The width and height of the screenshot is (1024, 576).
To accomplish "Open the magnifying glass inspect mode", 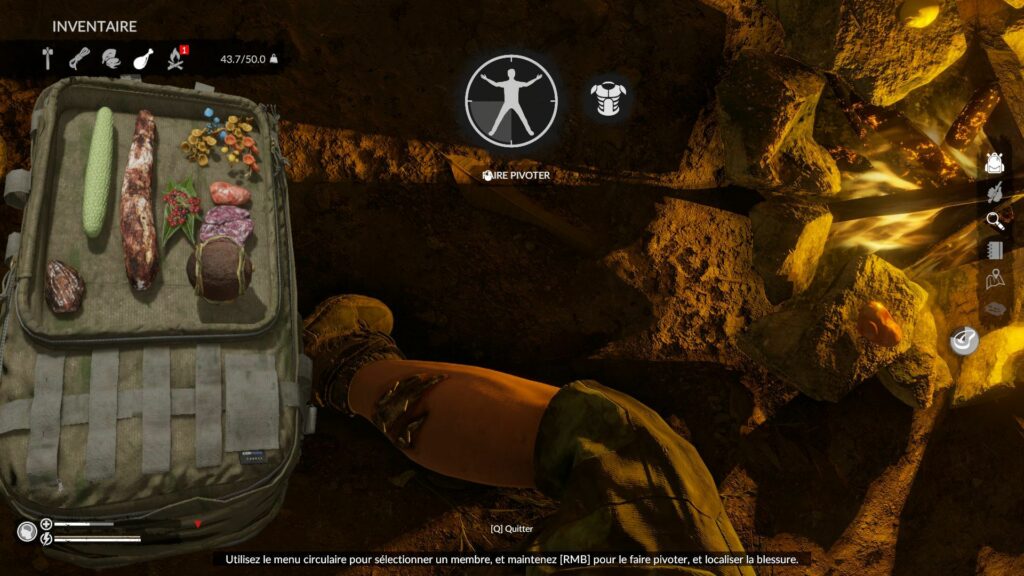I will click(x=994, y=221).
